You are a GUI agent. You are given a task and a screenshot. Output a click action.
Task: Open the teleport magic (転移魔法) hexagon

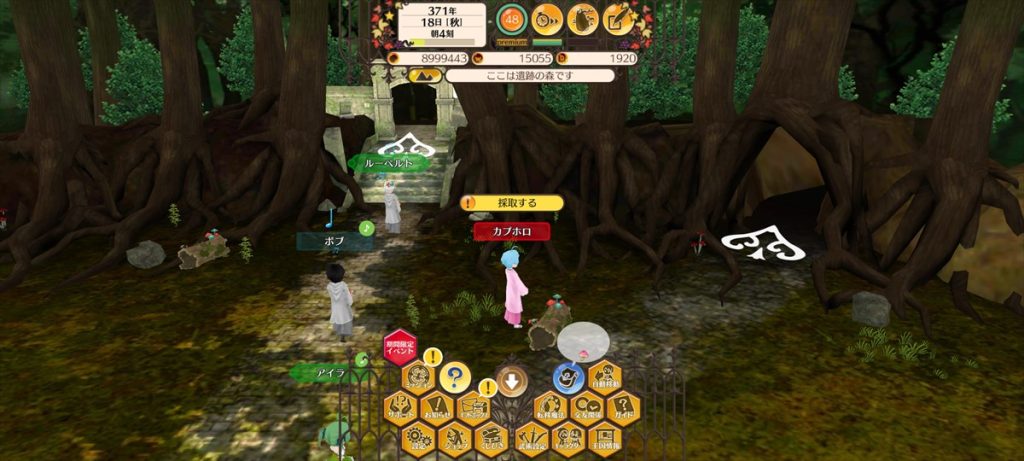(549, 407)
